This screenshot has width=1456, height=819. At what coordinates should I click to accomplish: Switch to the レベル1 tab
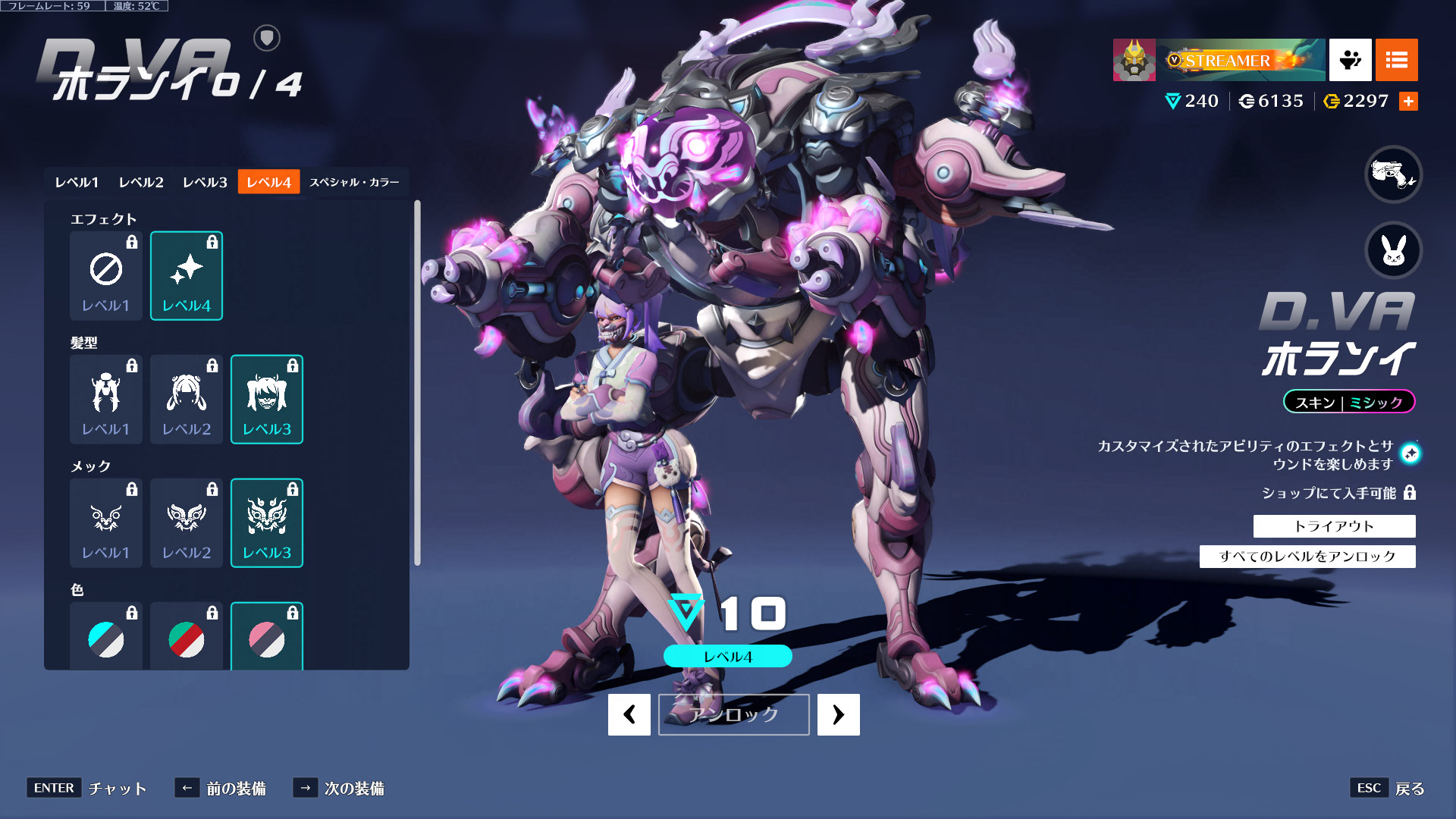(x=77, y=182)
